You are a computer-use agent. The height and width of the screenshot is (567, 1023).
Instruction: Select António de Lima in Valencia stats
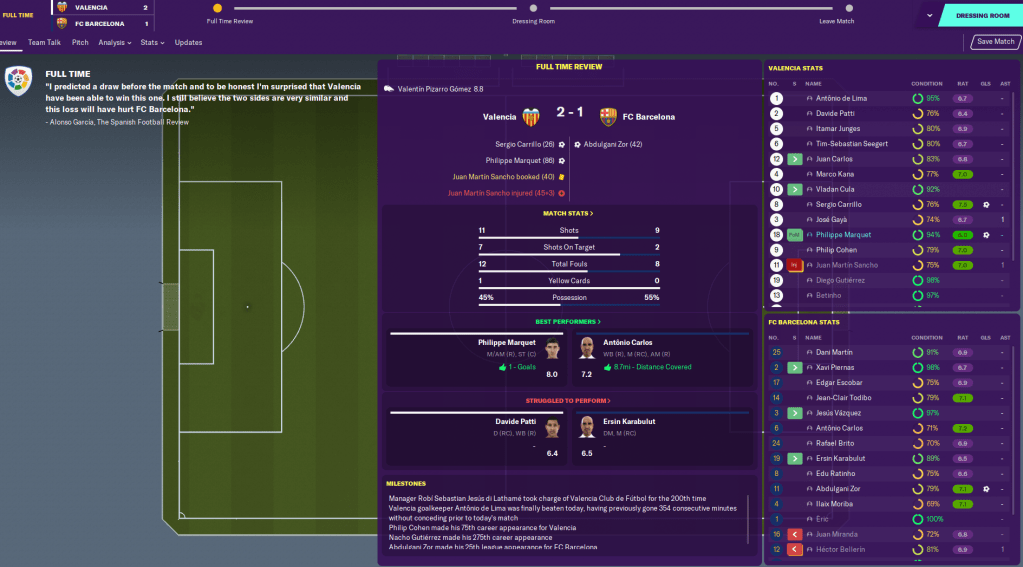[x=840, y=99]
